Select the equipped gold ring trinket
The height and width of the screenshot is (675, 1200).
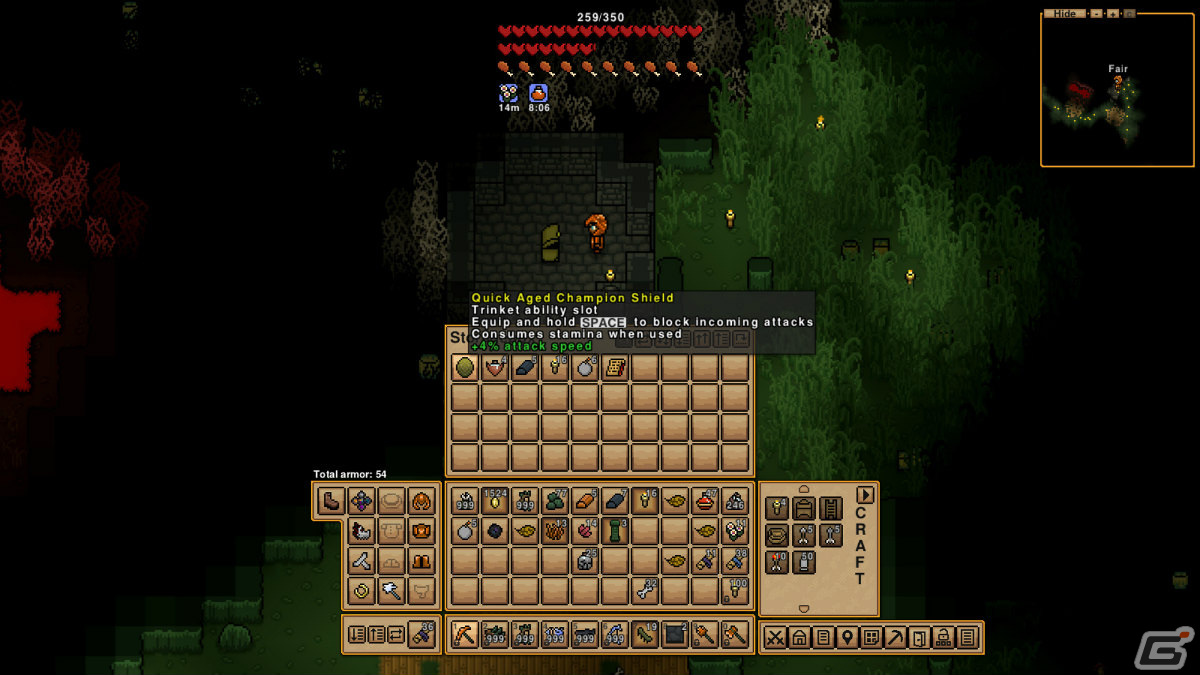point(361,591)
